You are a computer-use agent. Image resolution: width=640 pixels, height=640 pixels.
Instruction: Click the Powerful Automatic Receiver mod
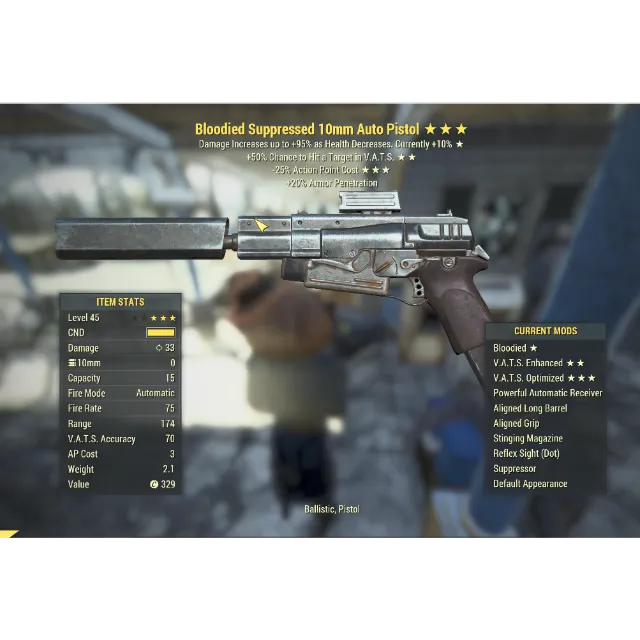coord(547,393)
